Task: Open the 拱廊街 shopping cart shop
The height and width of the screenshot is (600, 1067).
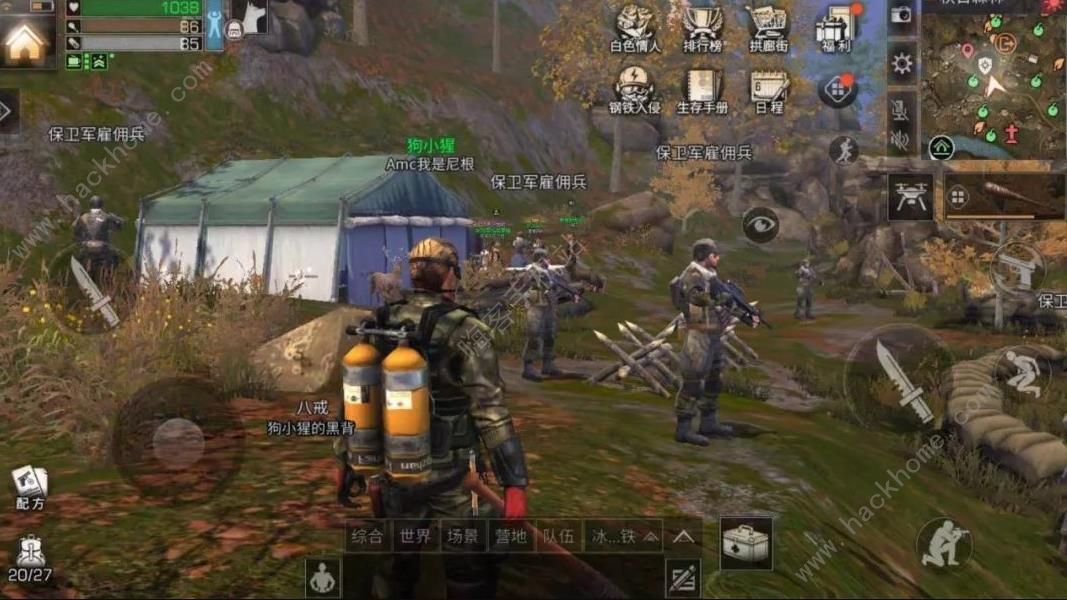Action: [768, 28]
